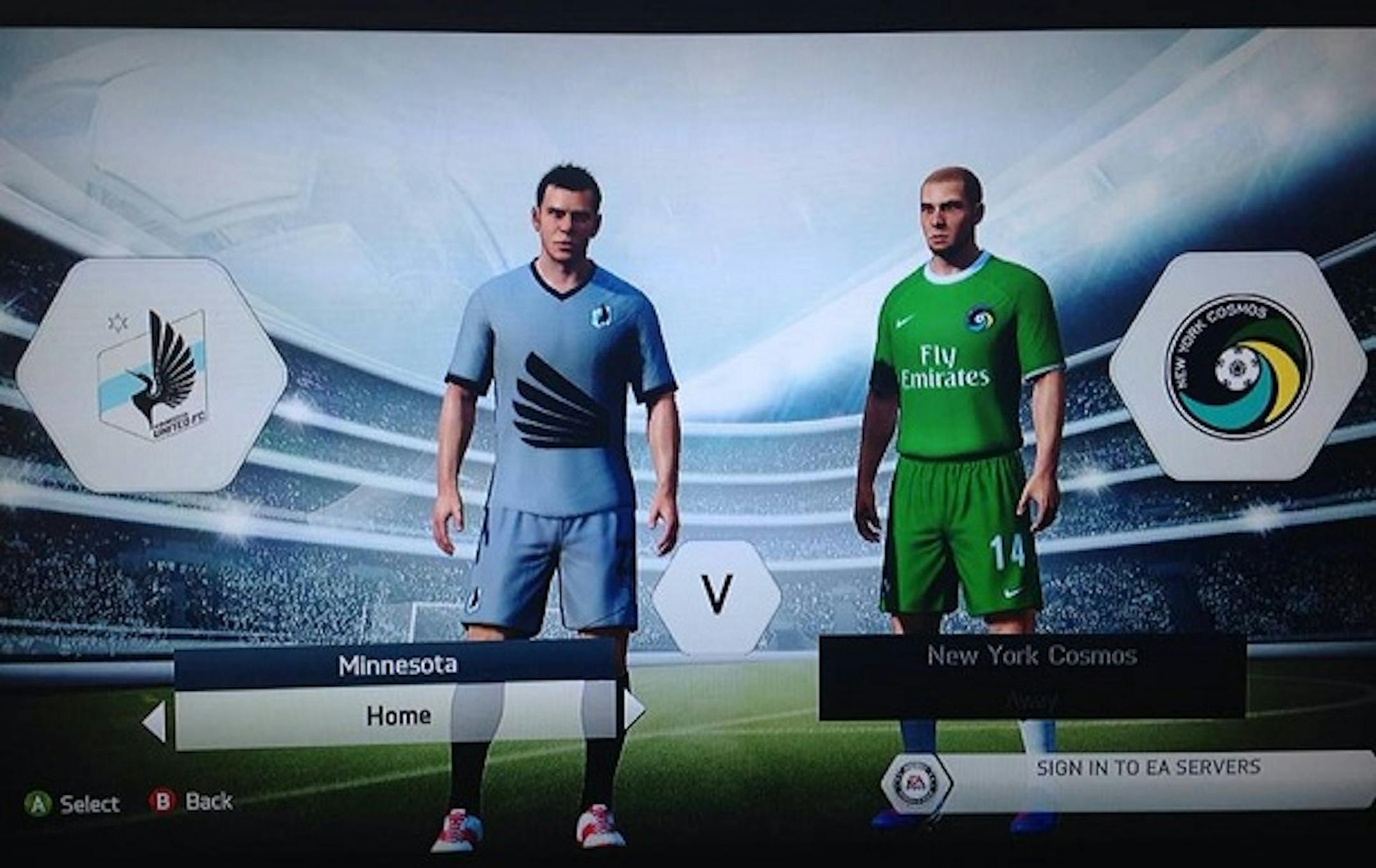This screenshot has width=1376, height=868.
Task: Select the New York Cosmos team panel
Action: pyautogui.click(x=1032, y=677)
